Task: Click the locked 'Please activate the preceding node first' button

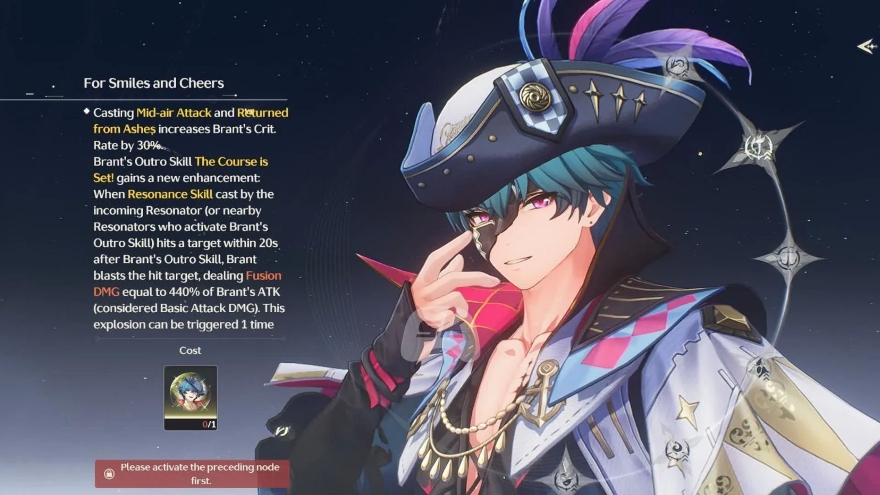Action: point(193,473)
